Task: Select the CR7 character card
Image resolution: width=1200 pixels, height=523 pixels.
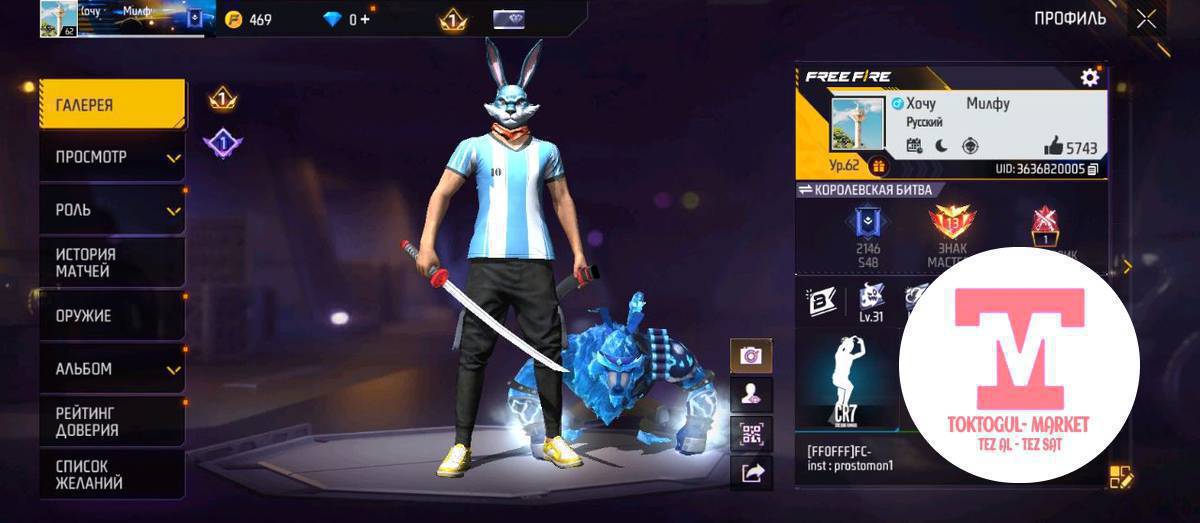Action: 849,380
